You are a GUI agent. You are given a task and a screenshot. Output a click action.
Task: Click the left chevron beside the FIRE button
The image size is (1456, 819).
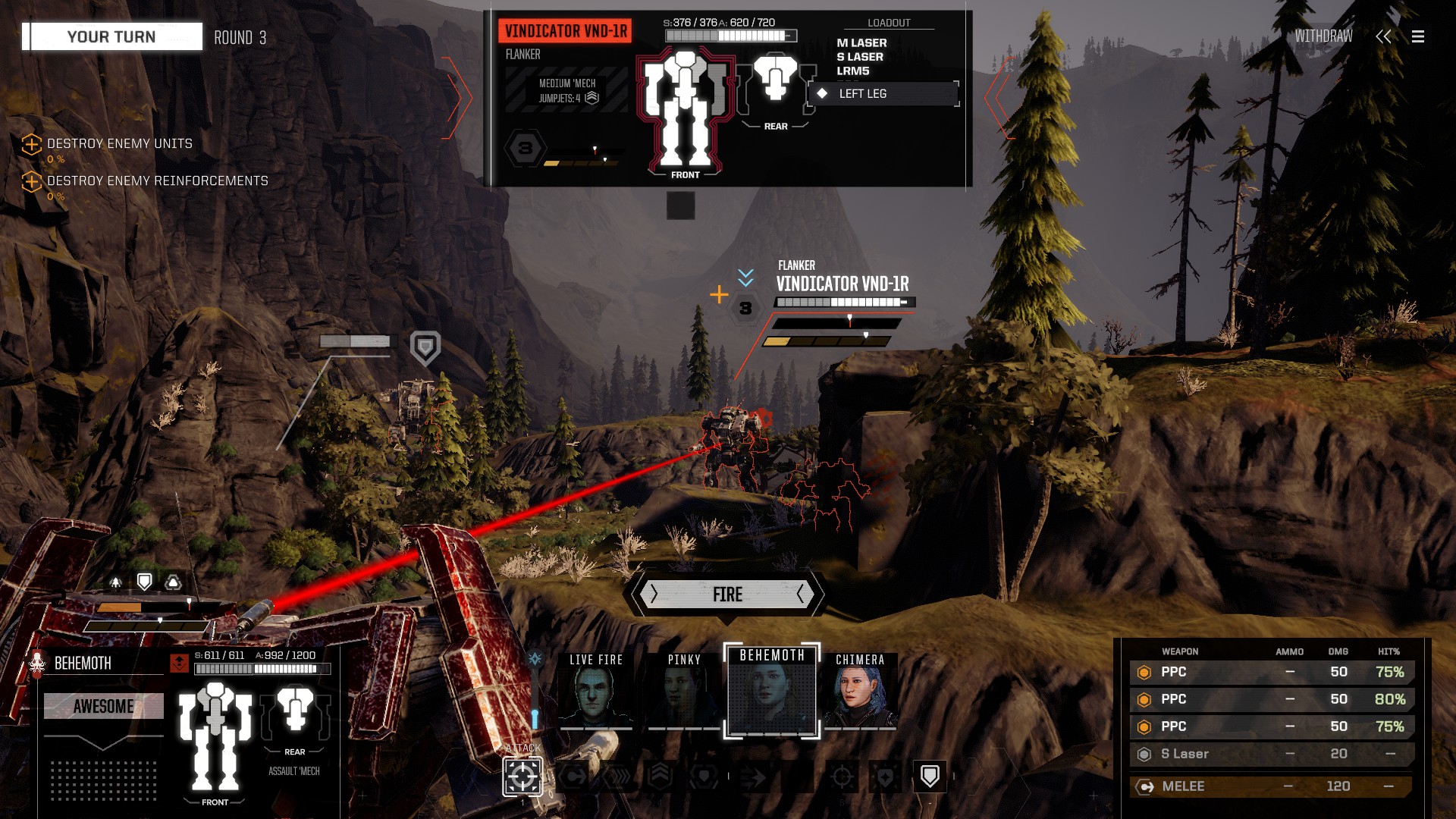click(654, 595)
